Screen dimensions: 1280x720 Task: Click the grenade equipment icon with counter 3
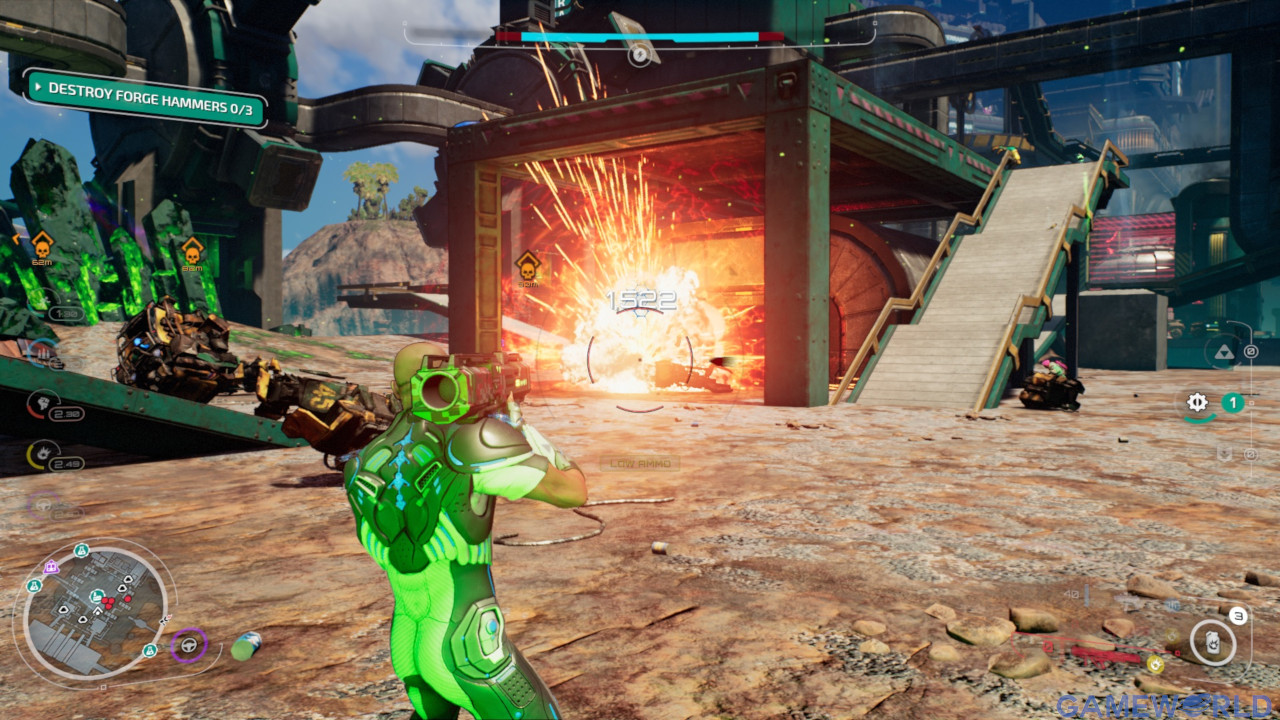click(1213, 644)
